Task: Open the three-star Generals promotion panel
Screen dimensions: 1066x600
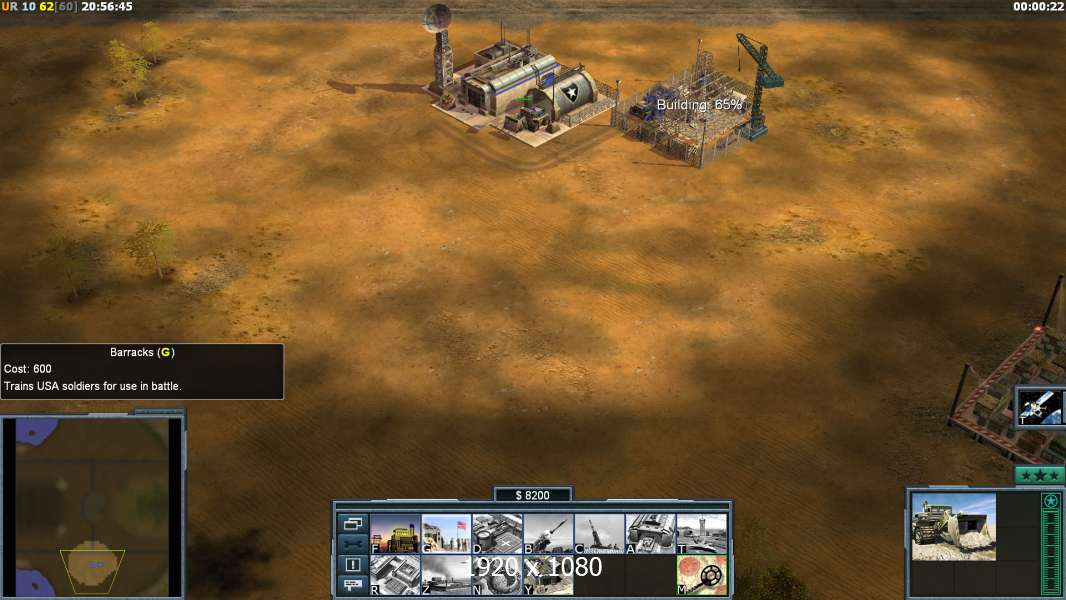Action: (1039, 475)
